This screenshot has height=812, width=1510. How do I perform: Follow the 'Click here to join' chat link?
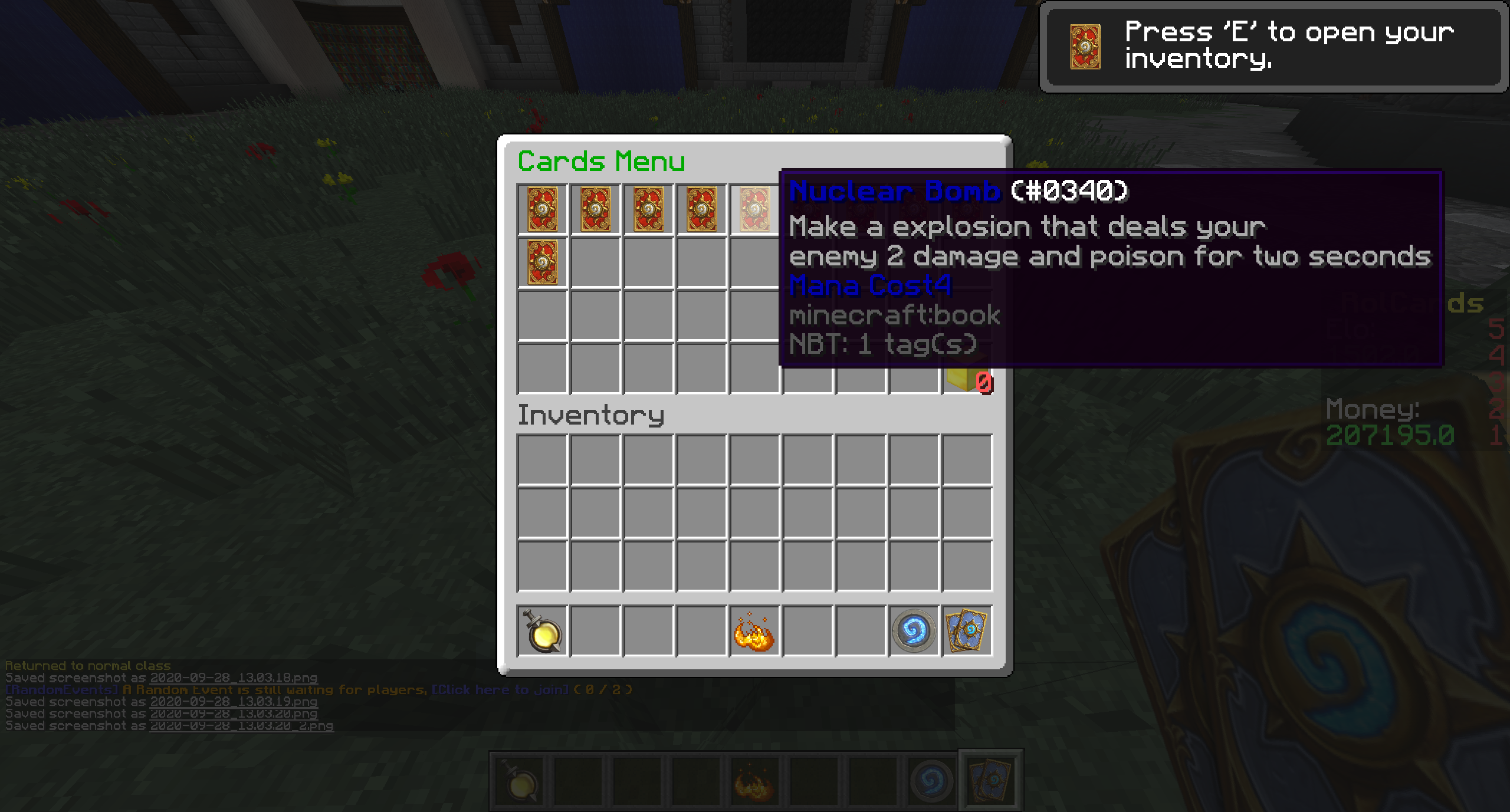[500, 689]
